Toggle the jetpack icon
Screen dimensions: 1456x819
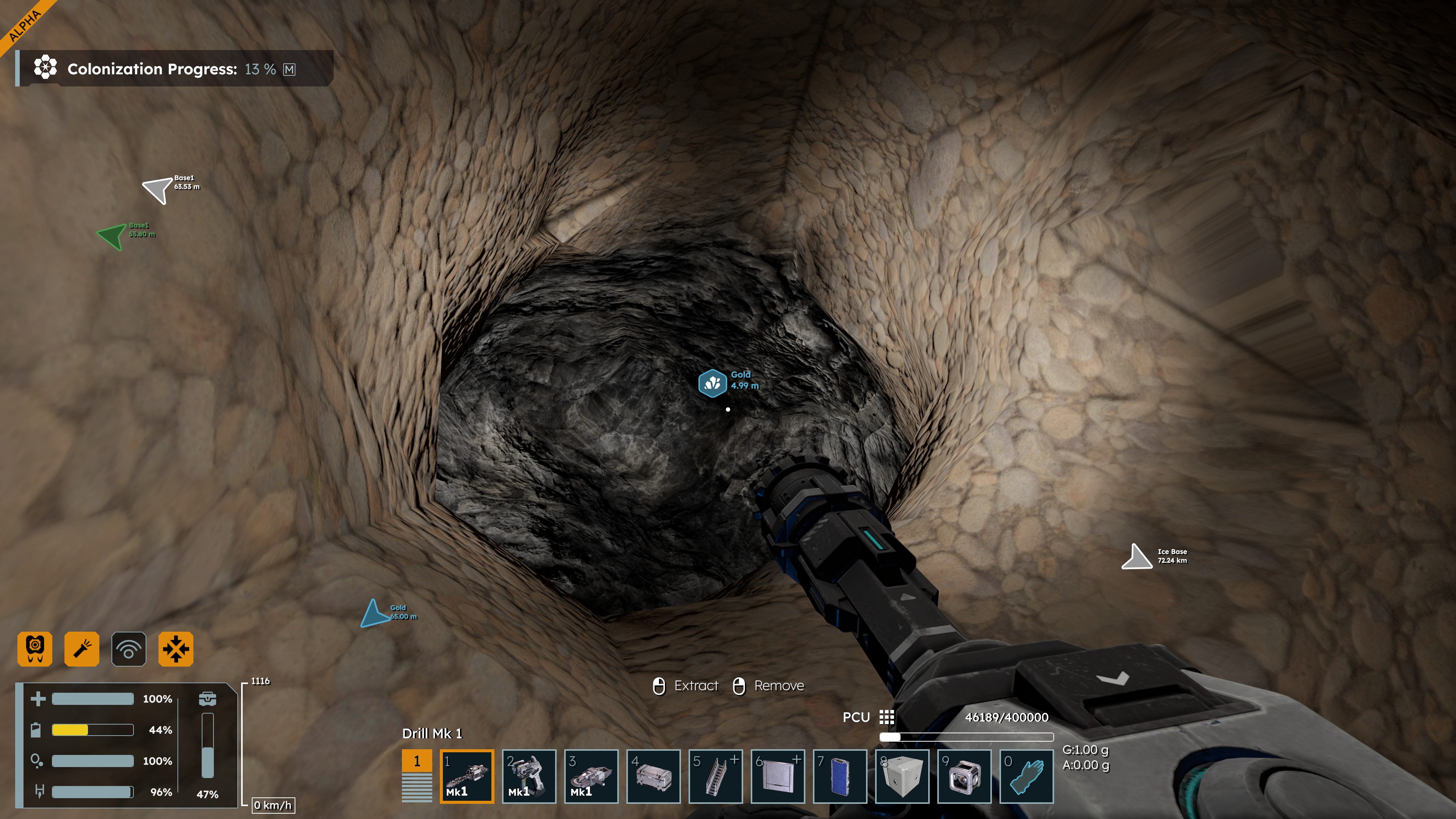[x=35, y=649]
